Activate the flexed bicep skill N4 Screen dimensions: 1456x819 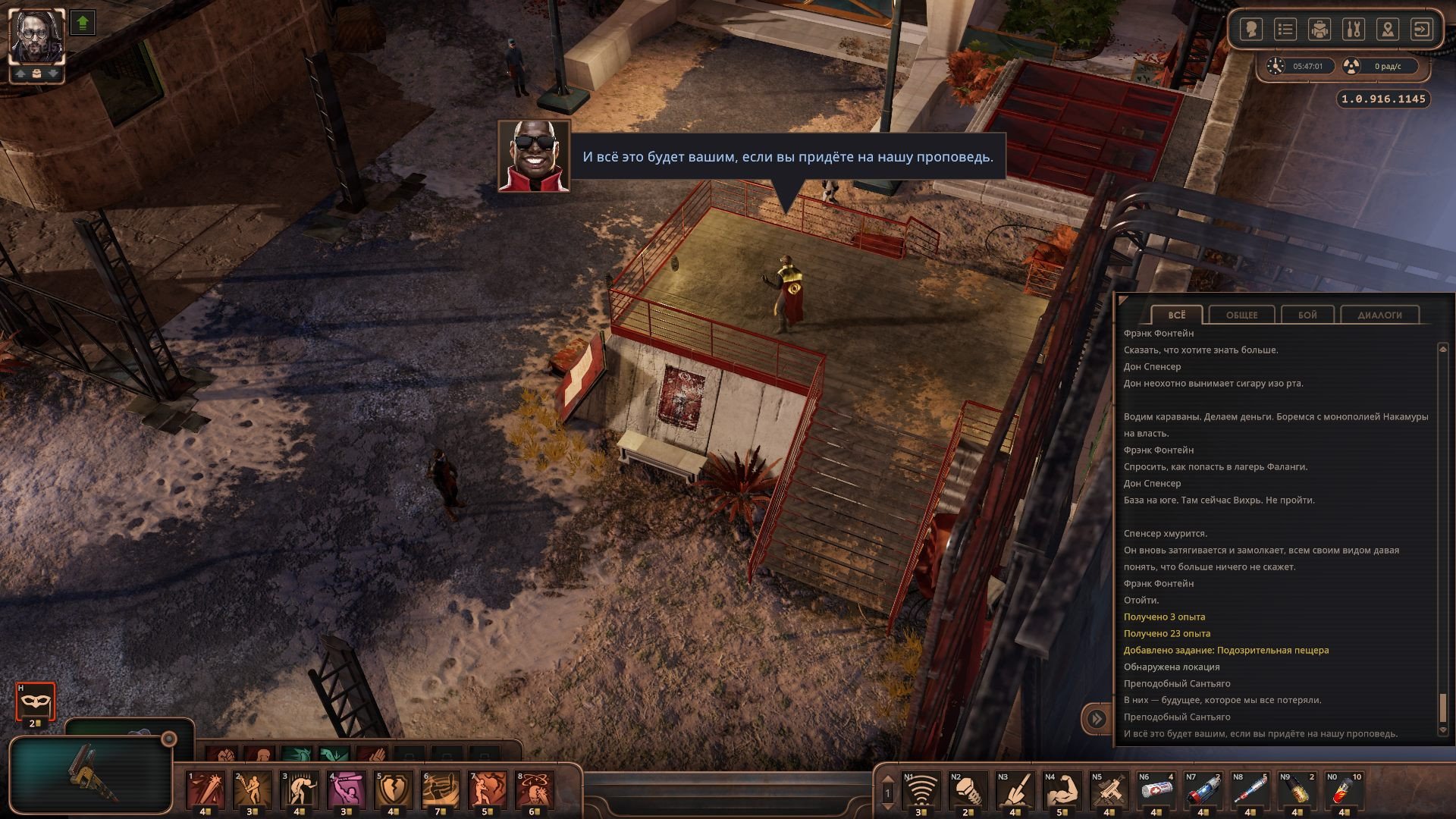point(1062,790)
